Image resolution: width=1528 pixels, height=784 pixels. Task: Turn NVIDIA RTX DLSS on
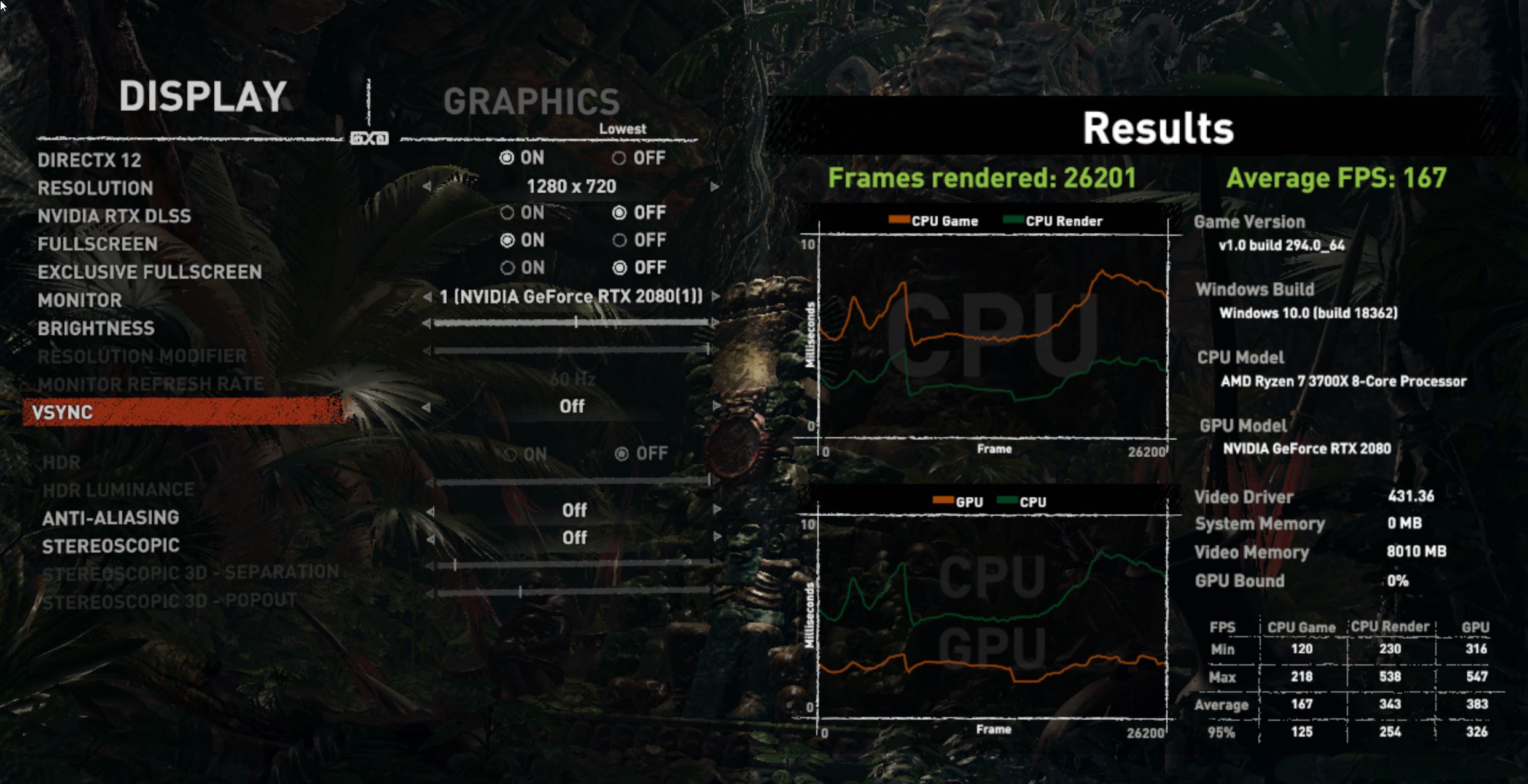(x=506, y=212)
